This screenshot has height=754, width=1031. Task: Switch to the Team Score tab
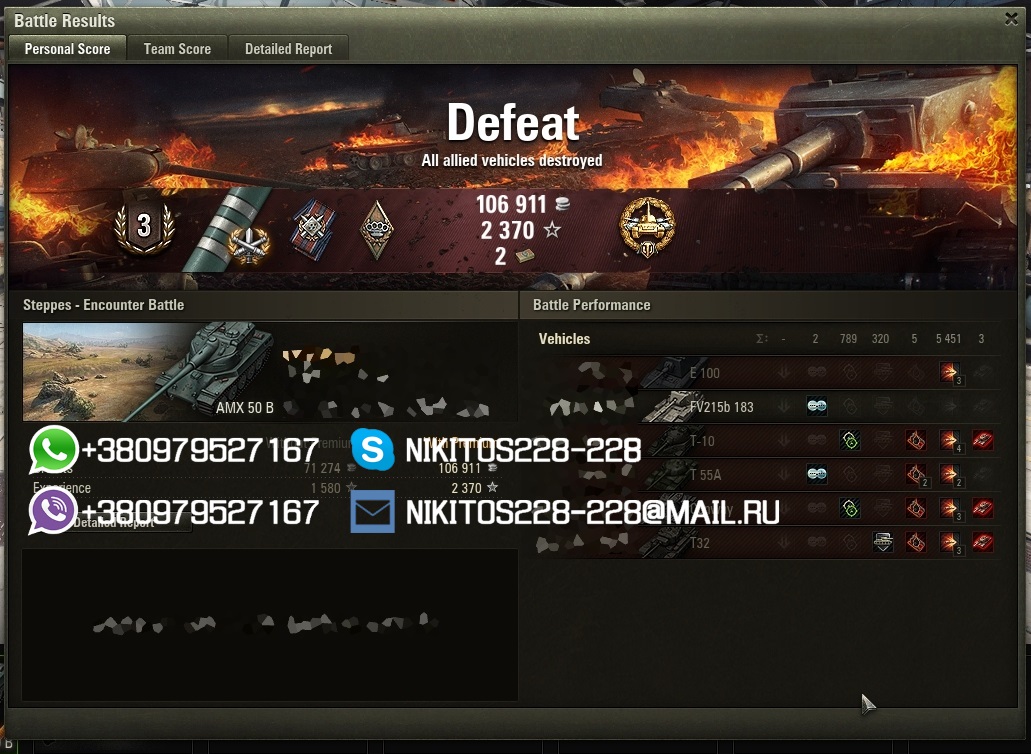point(177,48)
